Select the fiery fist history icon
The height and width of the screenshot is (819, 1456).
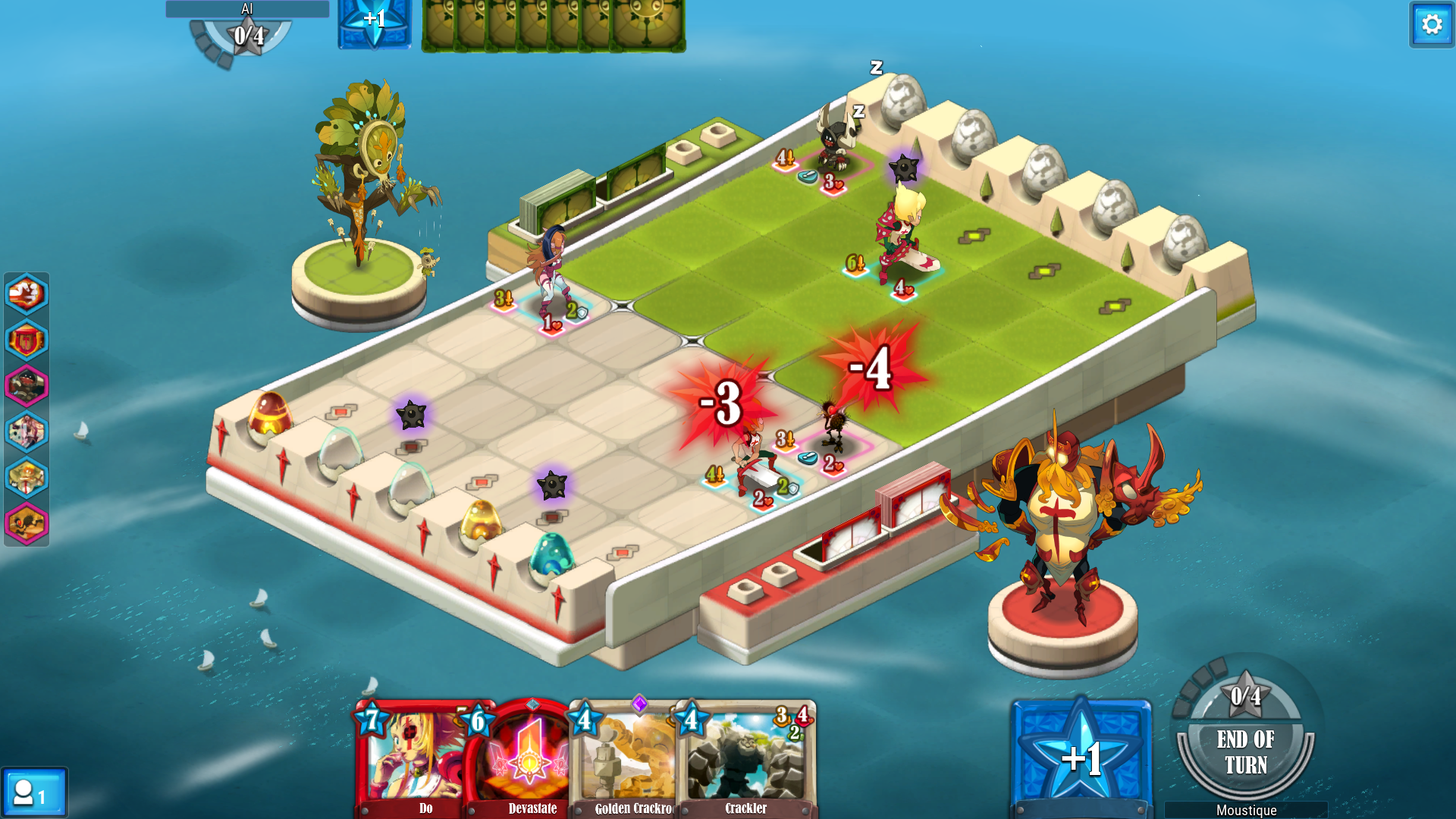point(27,293)
